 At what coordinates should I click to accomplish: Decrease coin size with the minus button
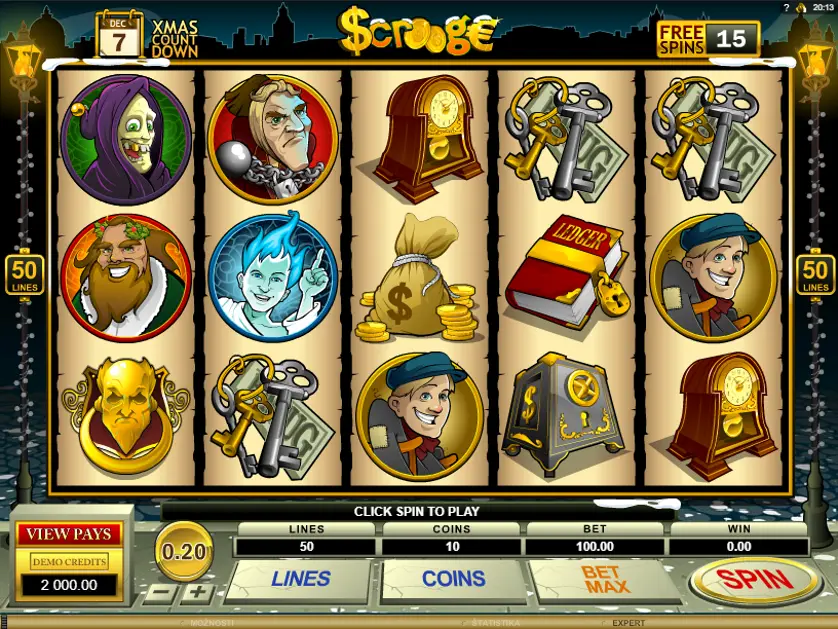click(x=161, y=592)
